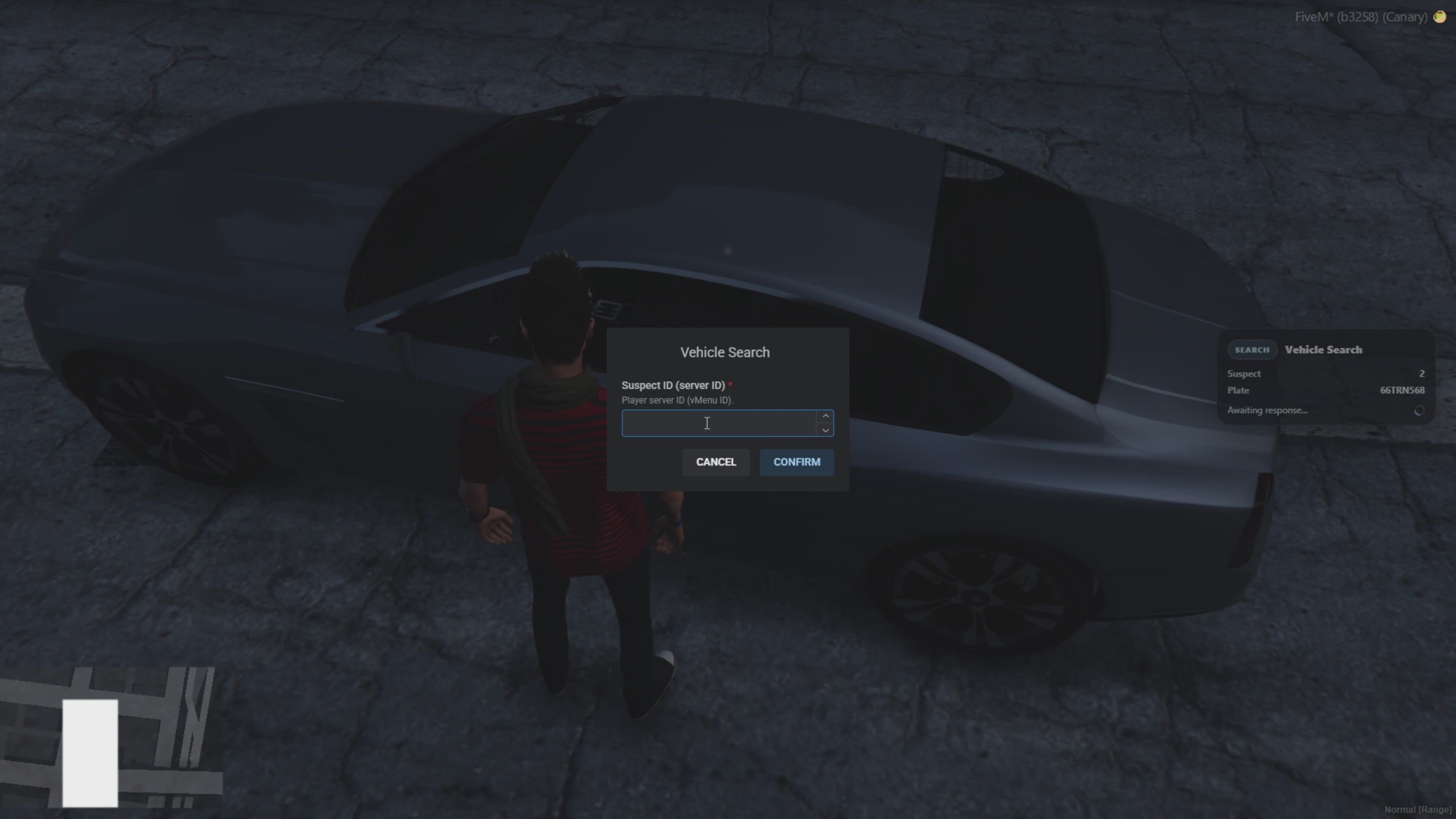
Task: Expand the Suspect ID numeric stepper control
Action: click(825, 423)
